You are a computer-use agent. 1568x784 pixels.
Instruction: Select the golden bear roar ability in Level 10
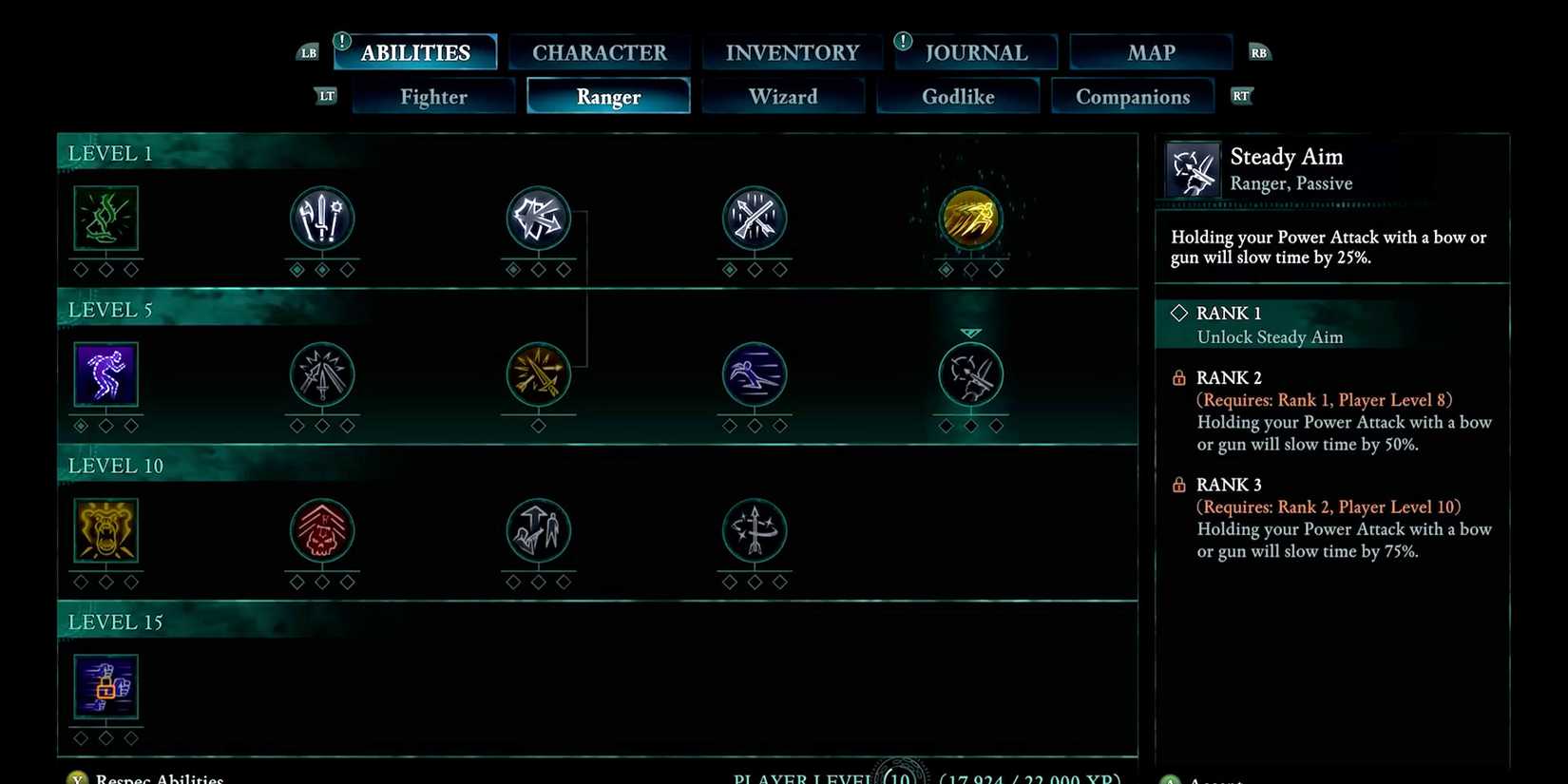pos(105,532)
